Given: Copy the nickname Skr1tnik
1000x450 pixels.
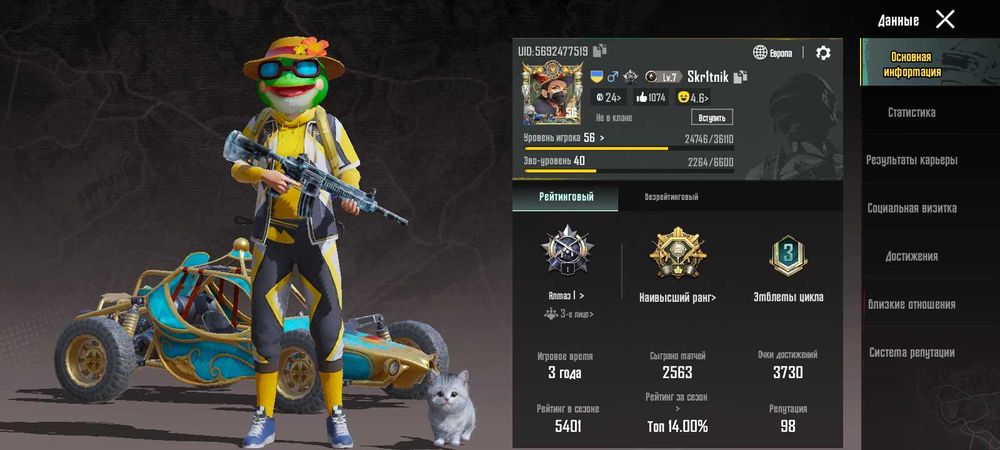Looking at the screenshot, I should (741, 77).
